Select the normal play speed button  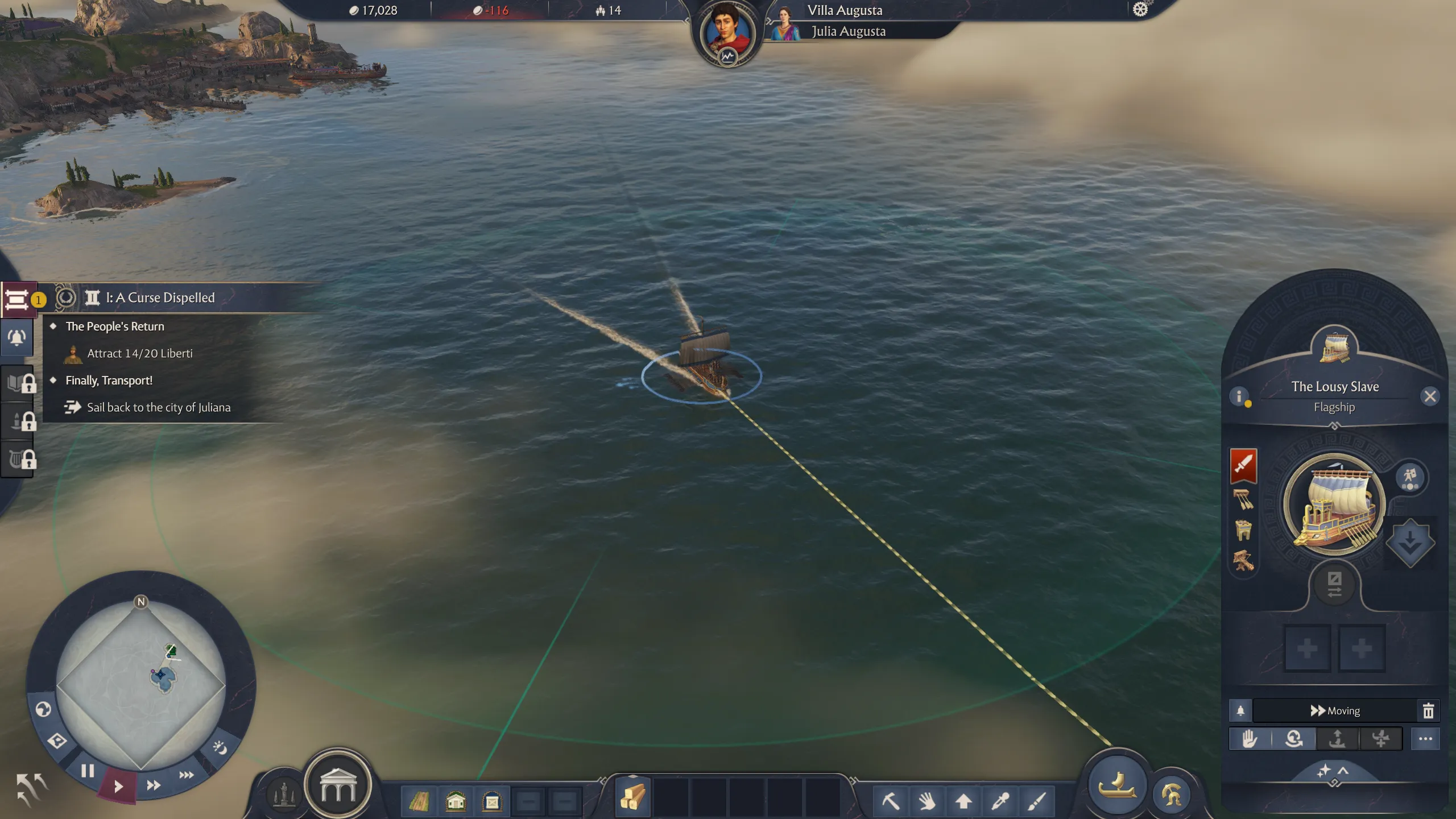coord(118,787)
